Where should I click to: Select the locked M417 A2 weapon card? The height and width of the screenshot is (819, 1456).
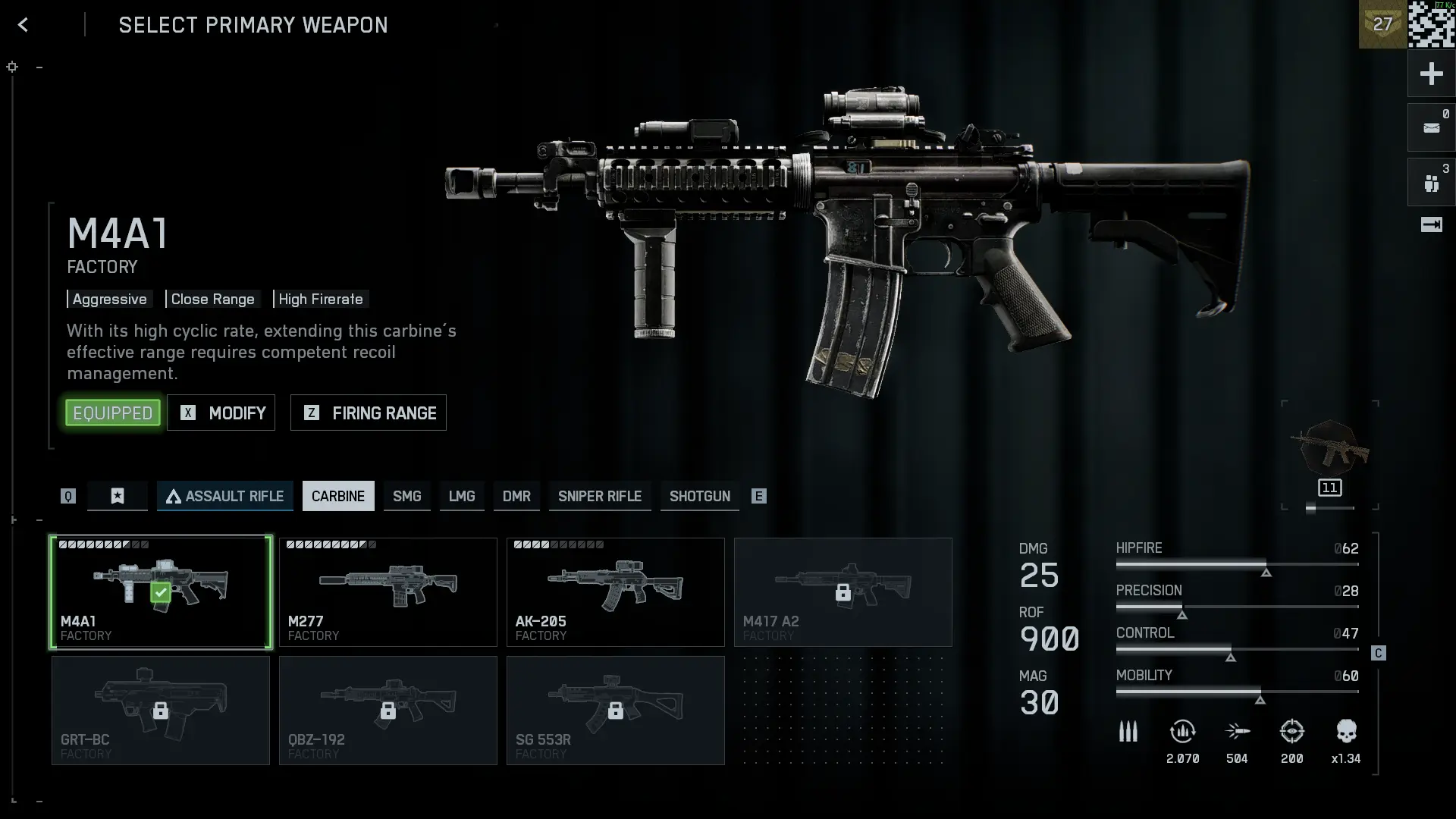pyautogui.click(x=843, y=592)
